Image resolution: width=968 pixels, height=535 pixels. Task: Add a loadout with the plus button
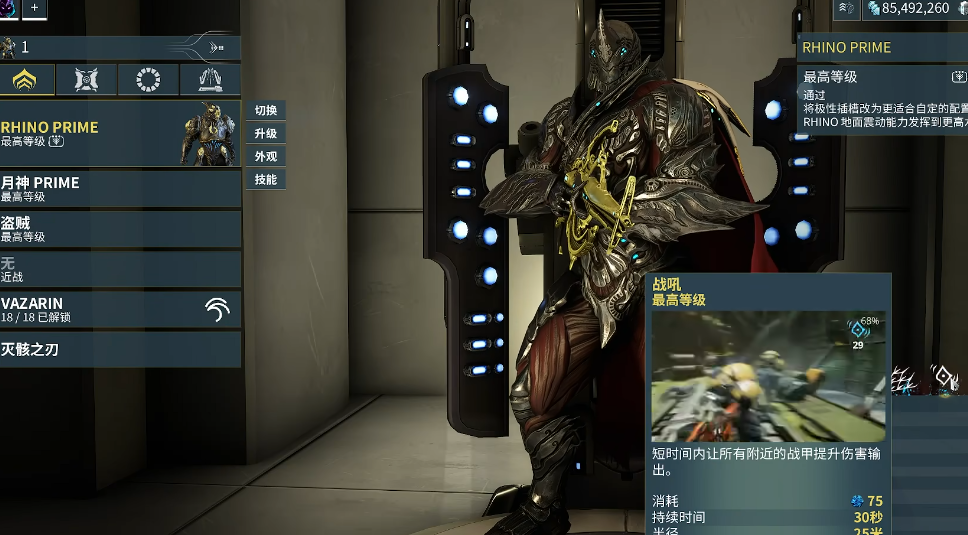click(33, 8)
